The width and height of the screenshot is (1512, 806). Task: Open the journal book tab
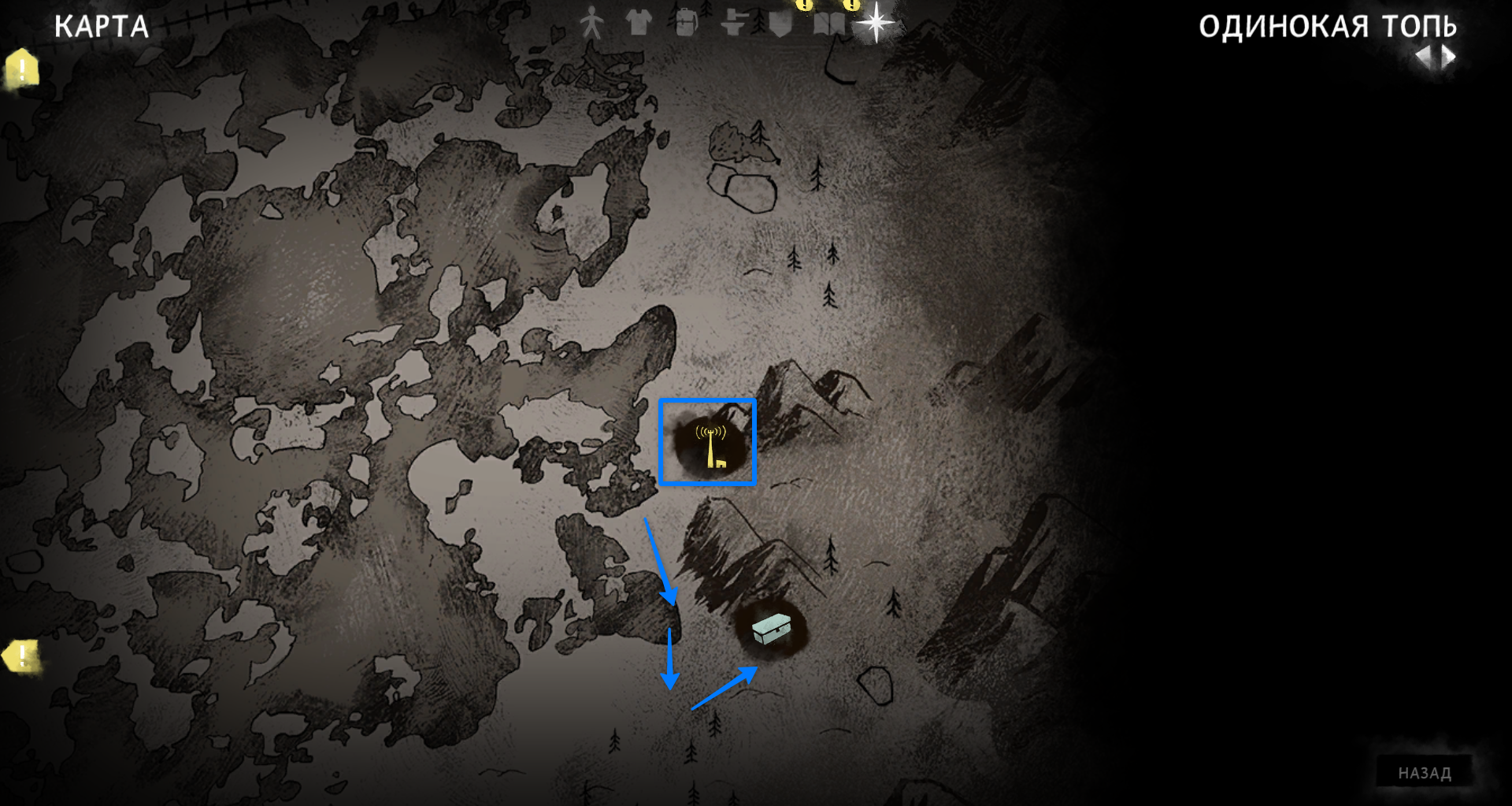pos(828,24)
